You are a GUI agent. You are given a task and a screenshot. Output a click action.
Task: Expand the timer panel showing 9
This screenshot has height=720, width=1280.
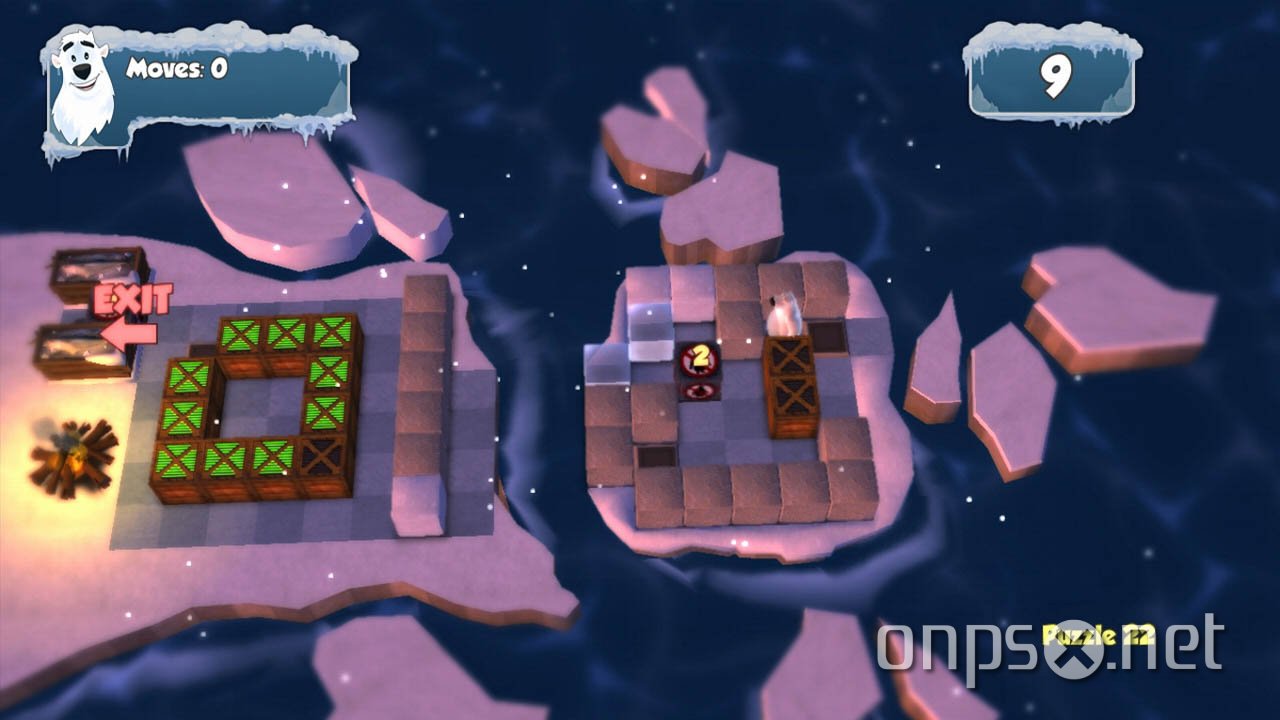[1050, 75]
